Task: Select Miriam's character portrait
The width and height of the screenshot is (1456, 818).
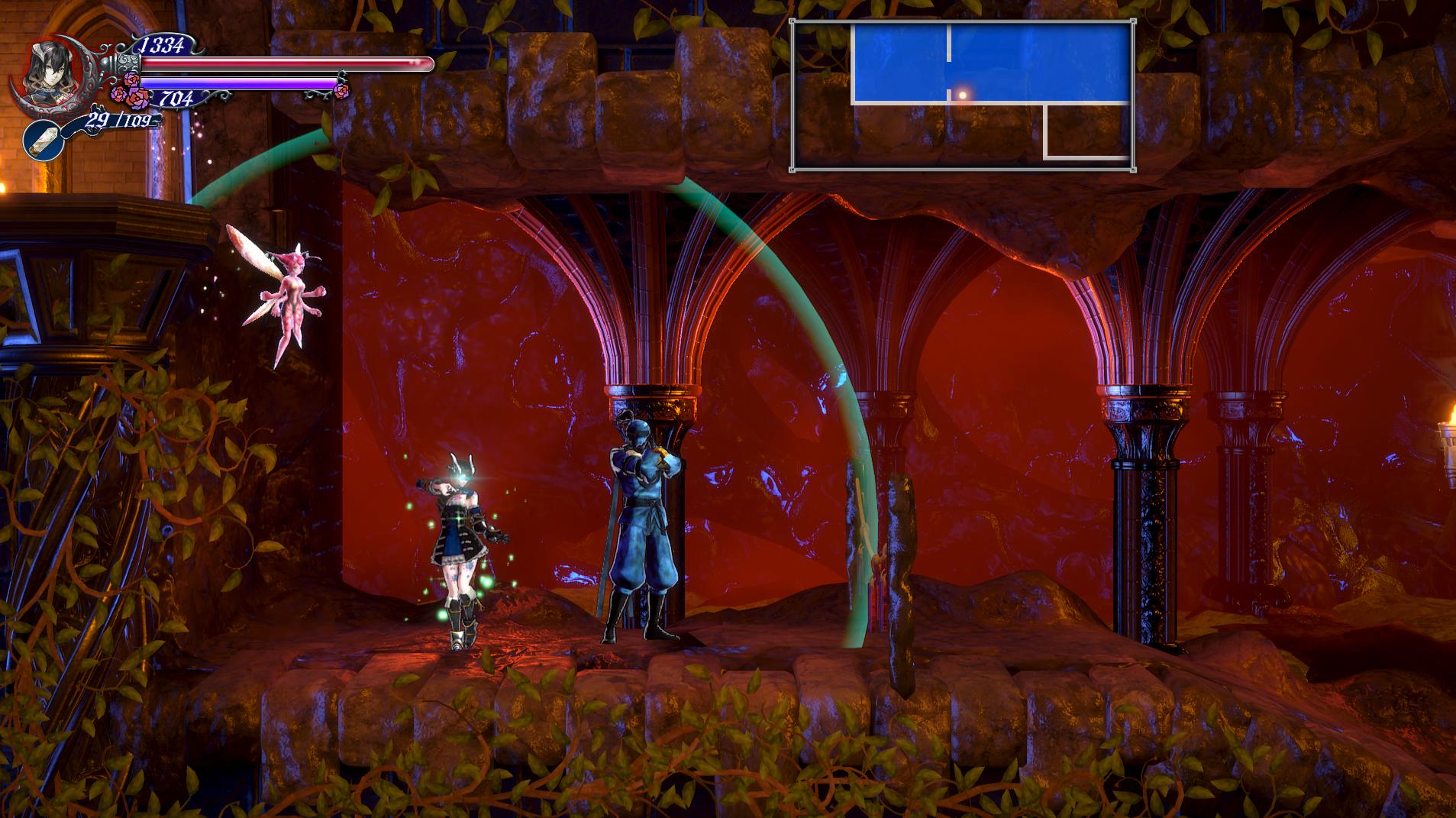Action: pyautogui.click(x=47, y=69)
